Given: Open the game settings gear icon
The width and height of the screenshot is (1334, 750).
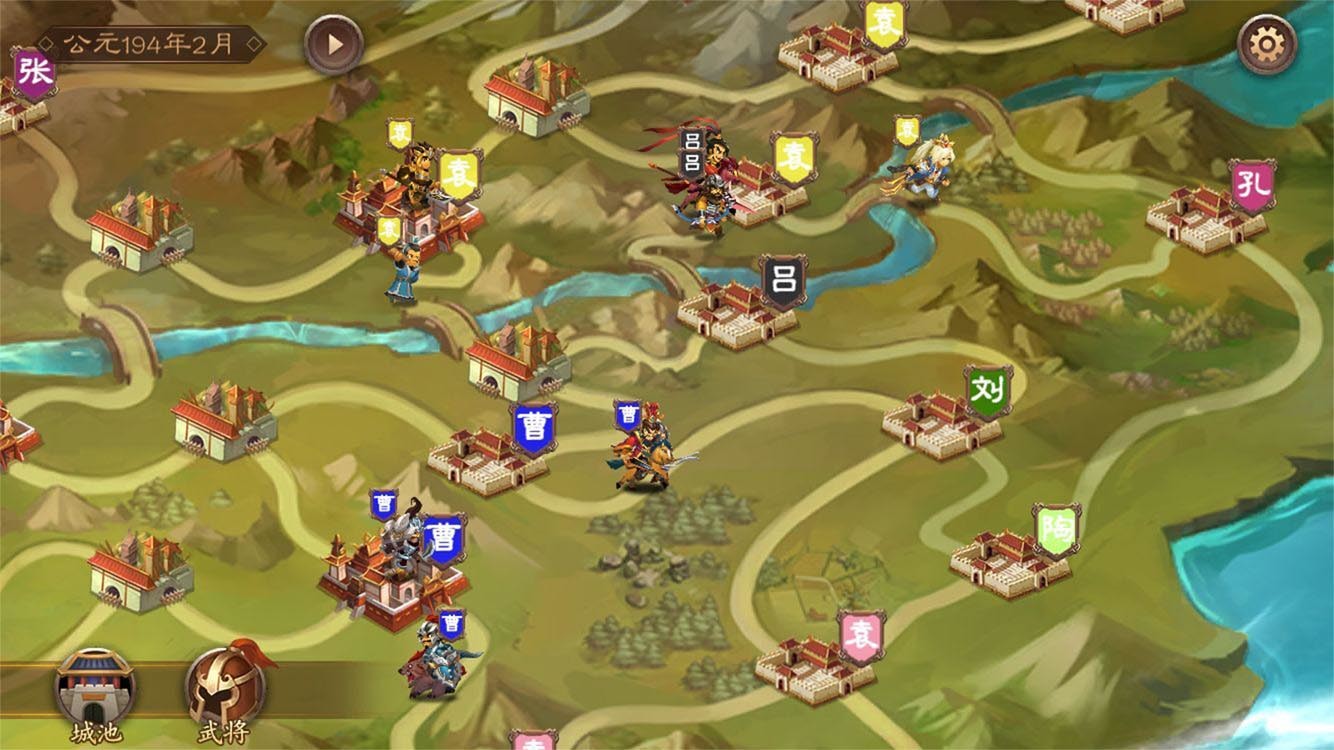Looking at the screenshot, I should point(1266,44).
